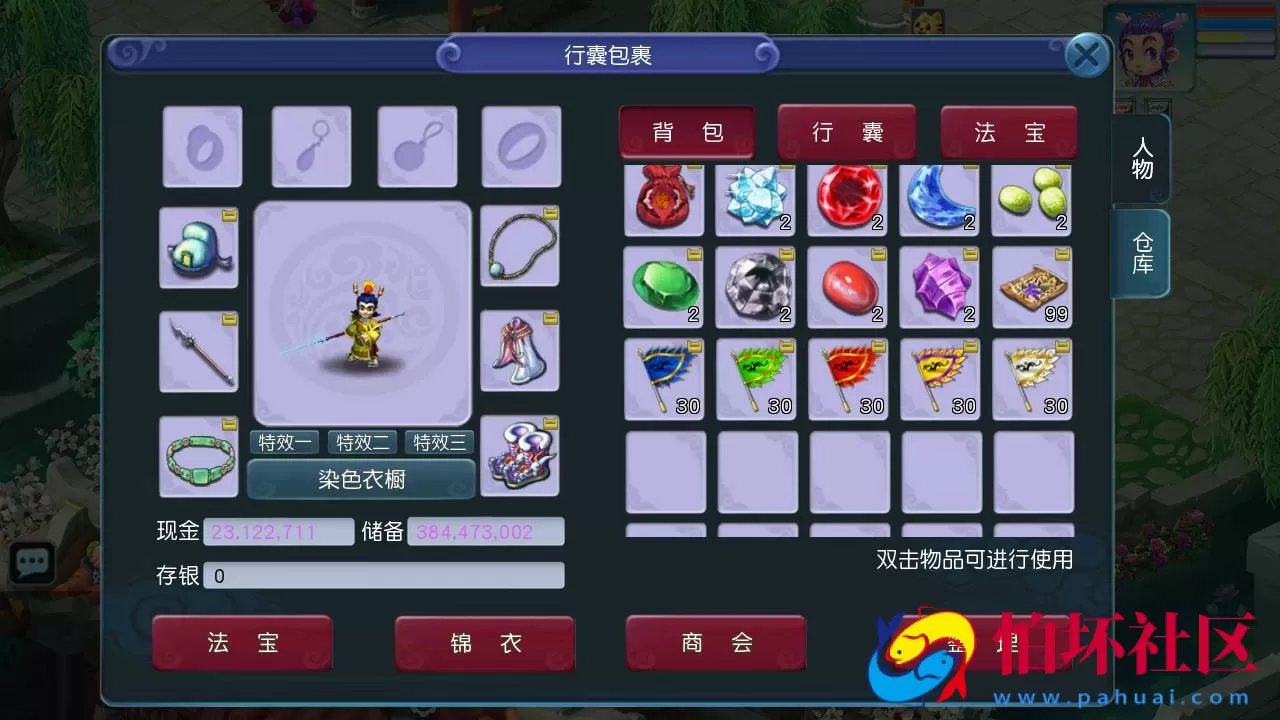The width and height of the screenshot is (1280, 720).
Task: Select the crescent moon item
Action: 939,198
